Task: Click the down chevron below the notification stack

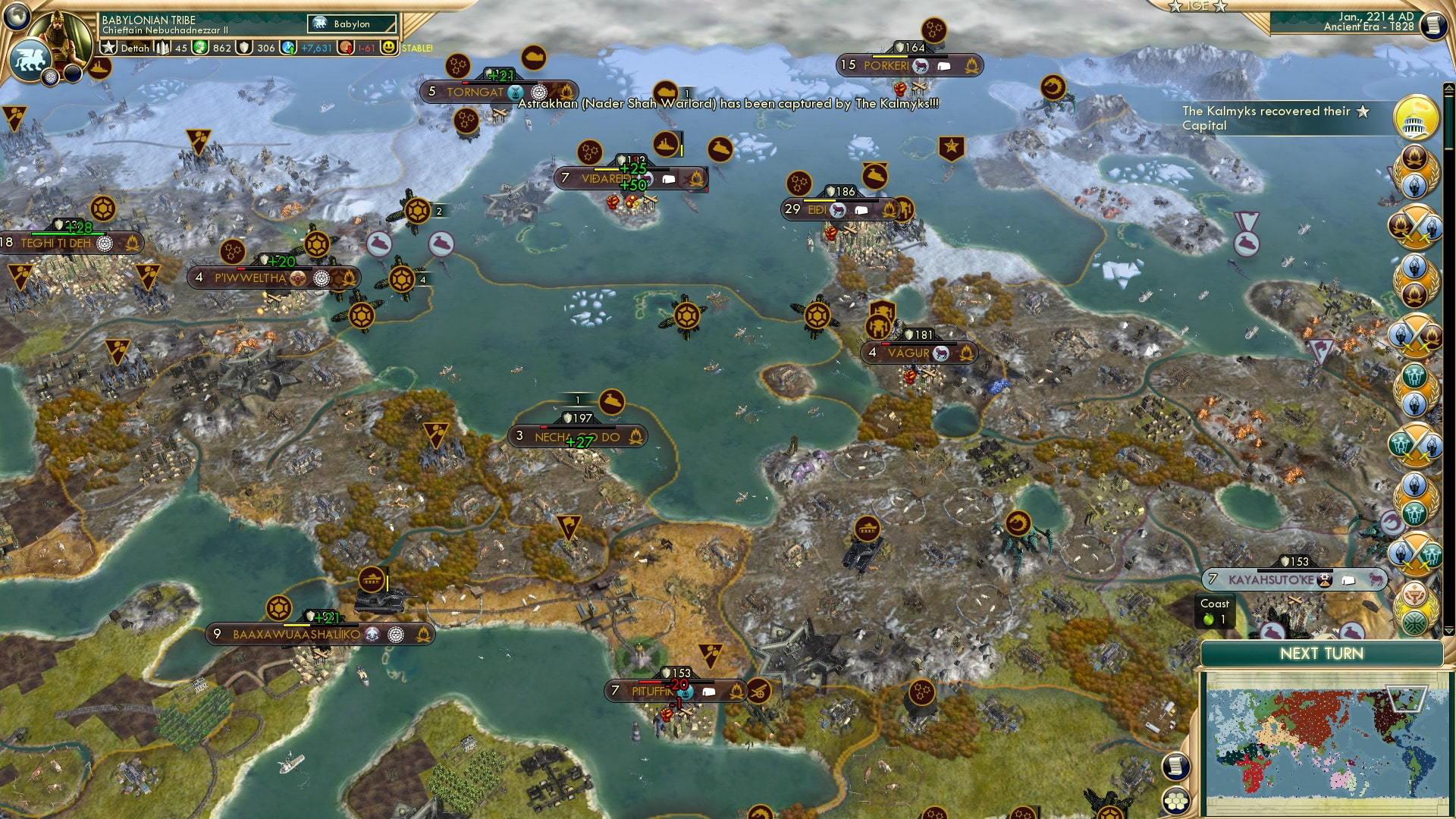Action: coord(1448,630)
